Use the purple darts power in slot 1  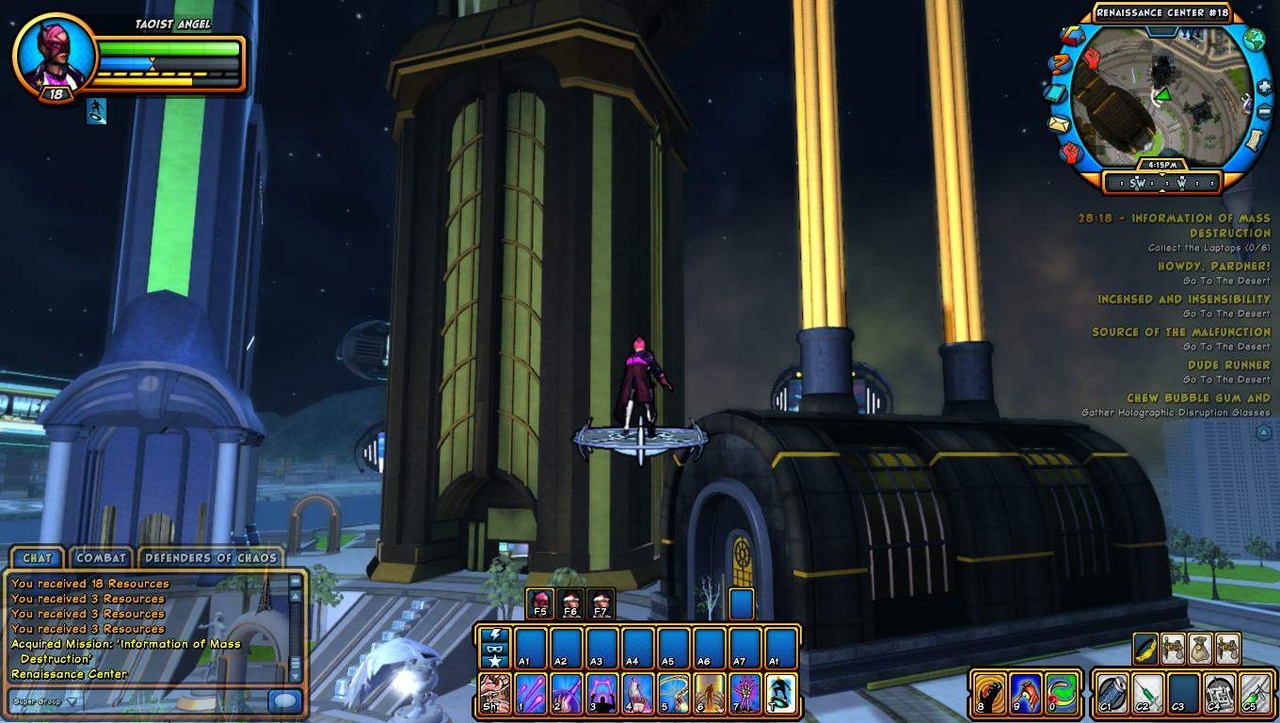(x=531, y=694)
